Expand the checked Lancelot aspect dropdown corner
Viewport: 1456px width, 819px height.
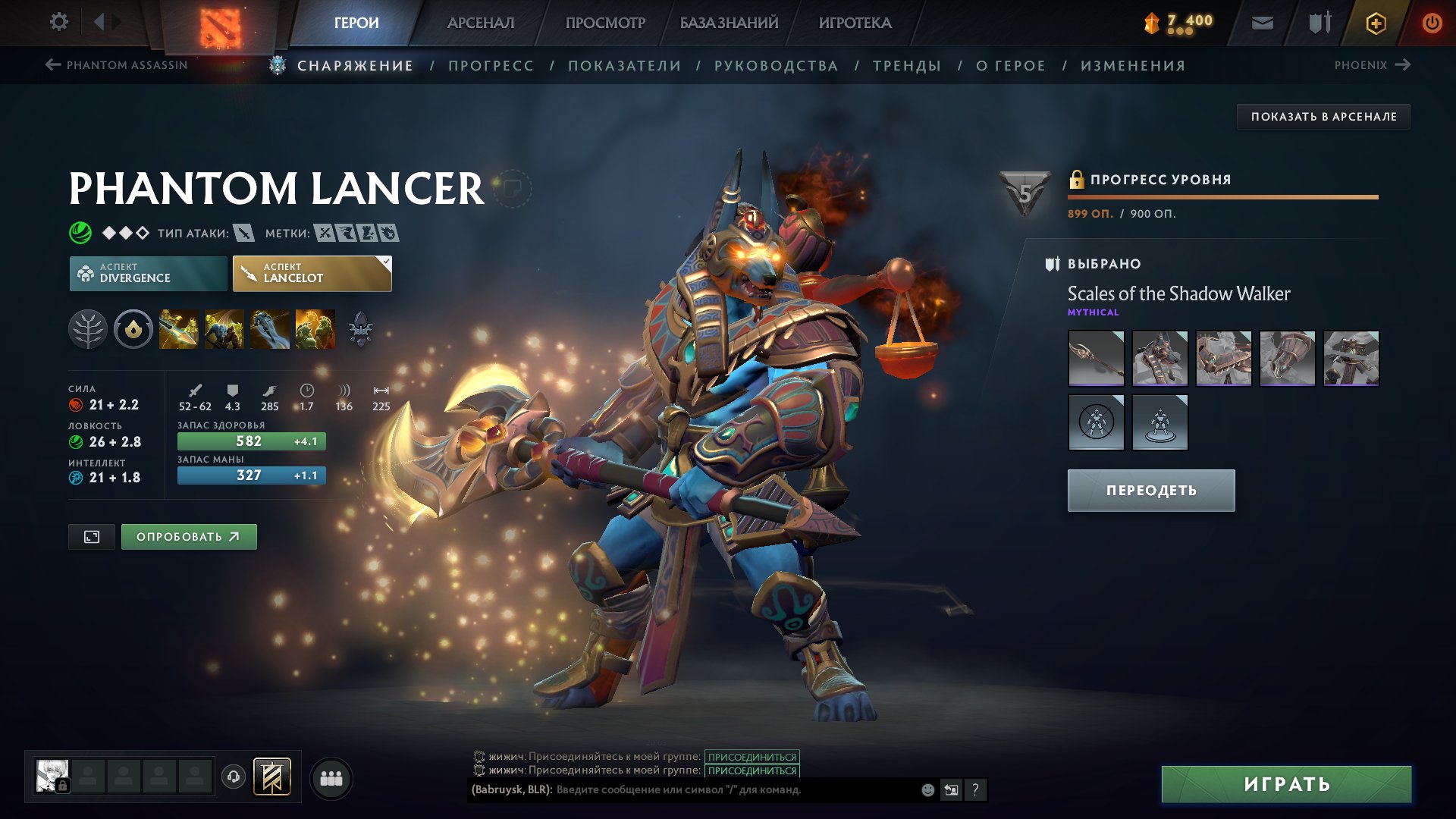385,261
